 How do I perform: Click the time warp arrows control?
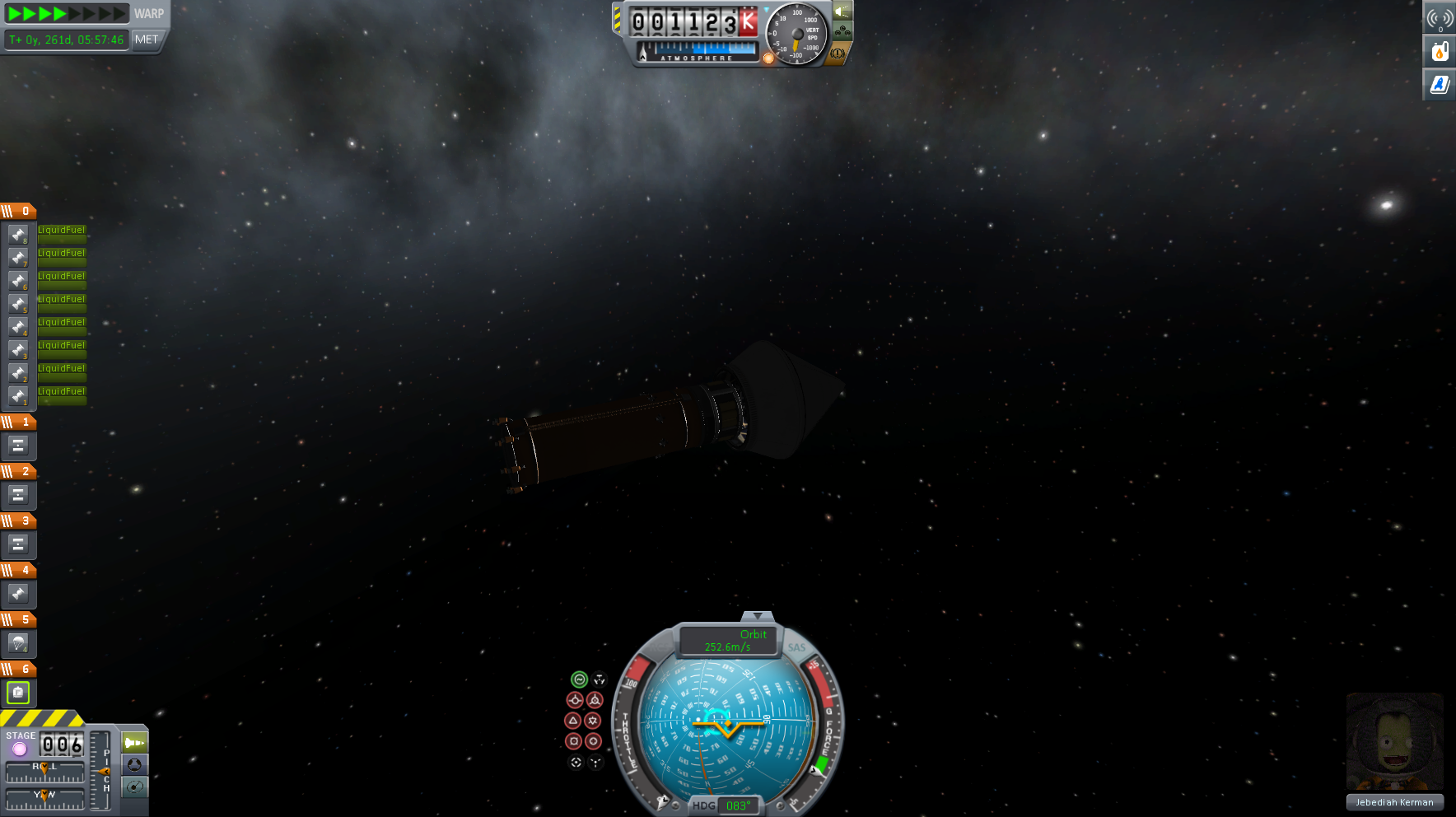[x=67, y=13]
